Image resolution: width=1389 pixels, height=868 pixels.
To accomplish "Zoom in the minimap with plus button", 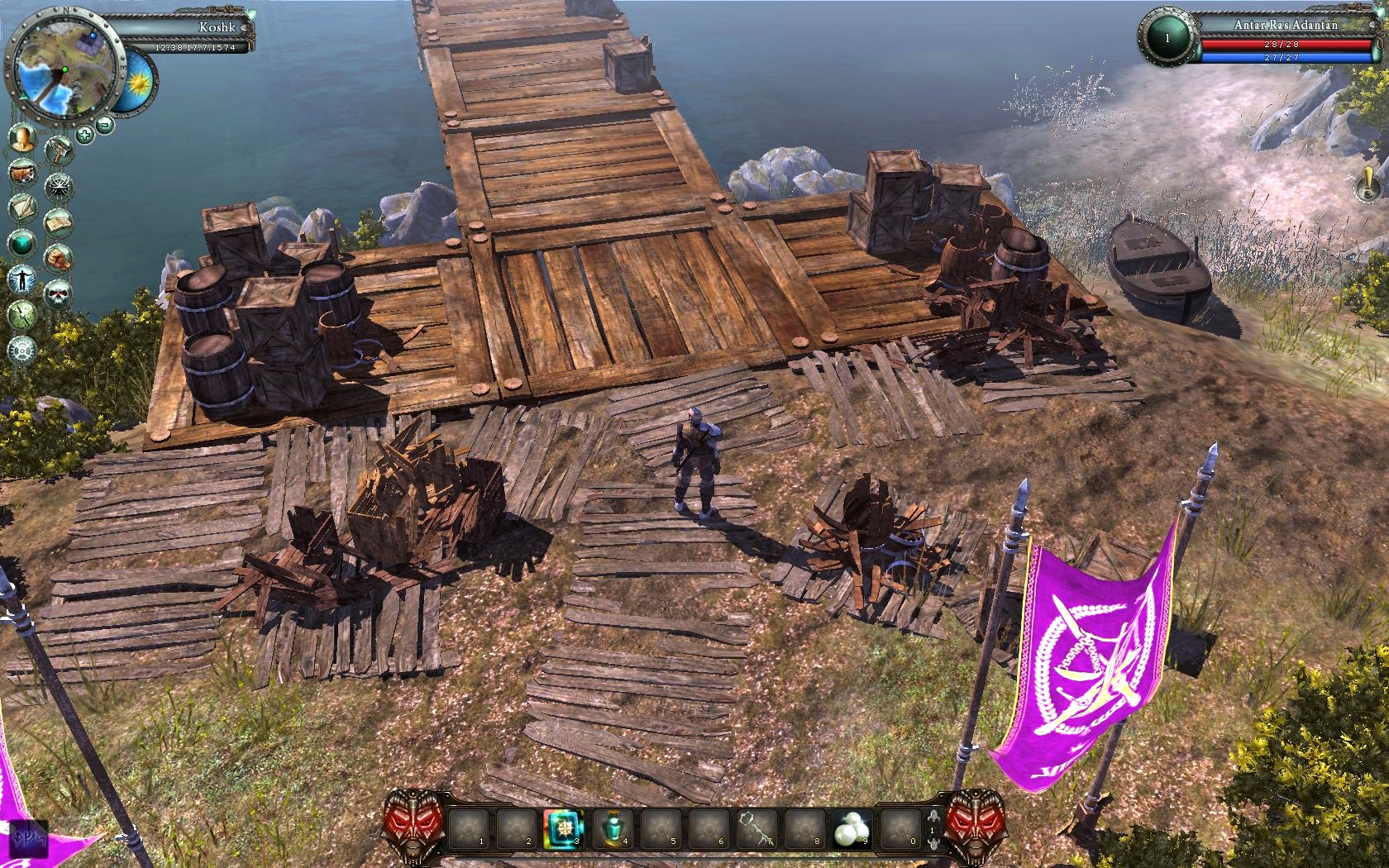I will pos(85,134).
